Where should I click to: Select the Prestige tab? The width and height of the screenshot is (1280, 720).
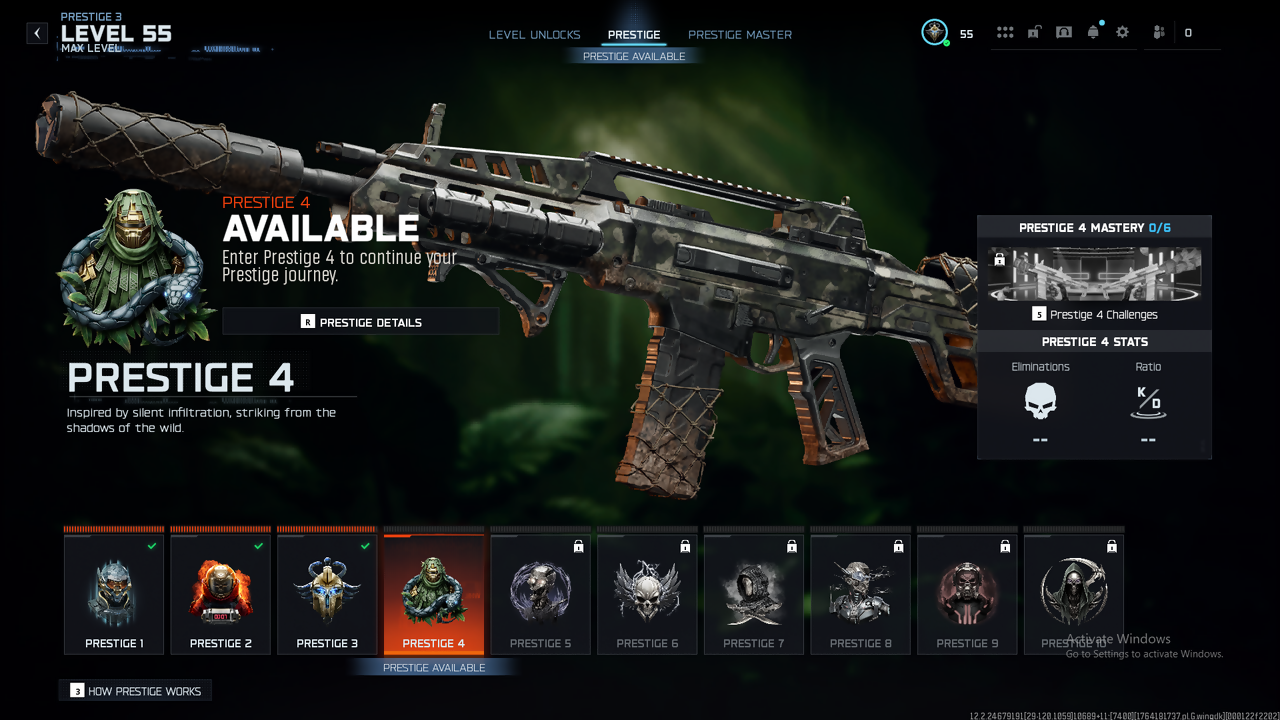click(x=634, y=35)
